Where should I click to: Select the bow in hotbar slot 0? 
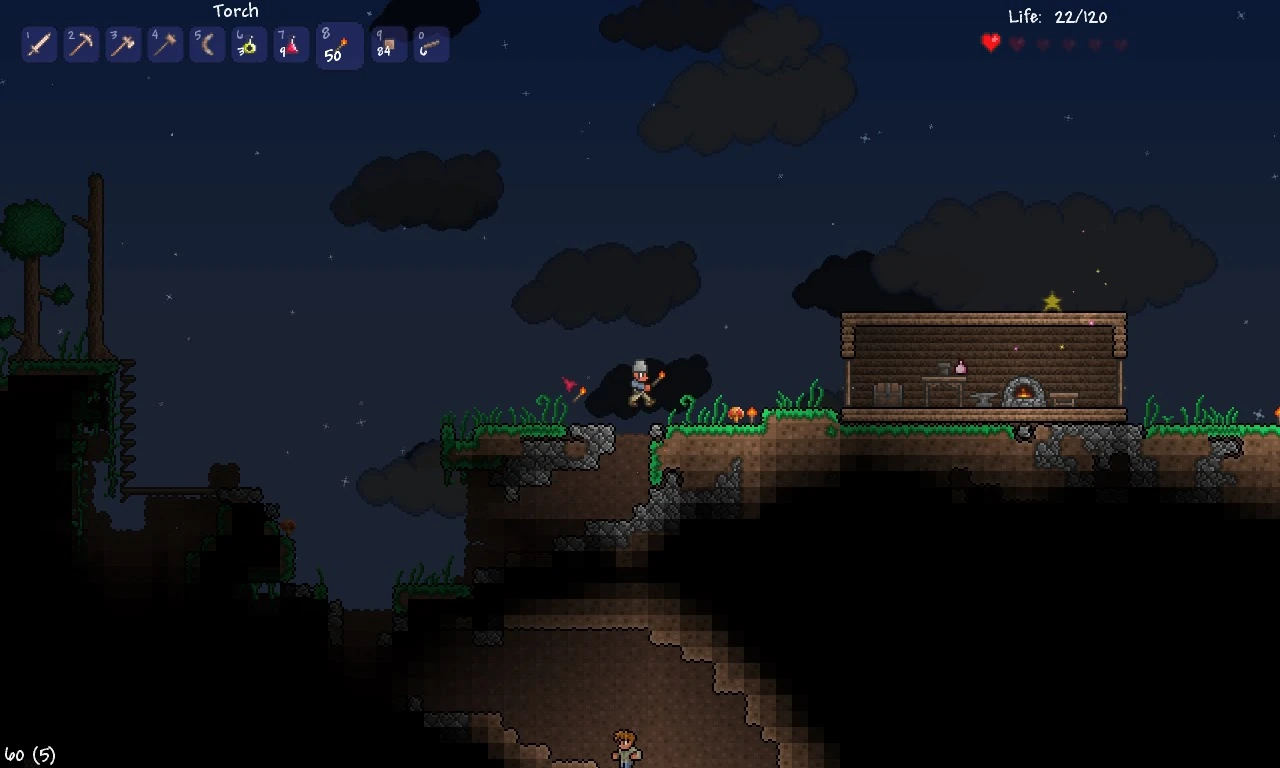[x=431, y=45]
